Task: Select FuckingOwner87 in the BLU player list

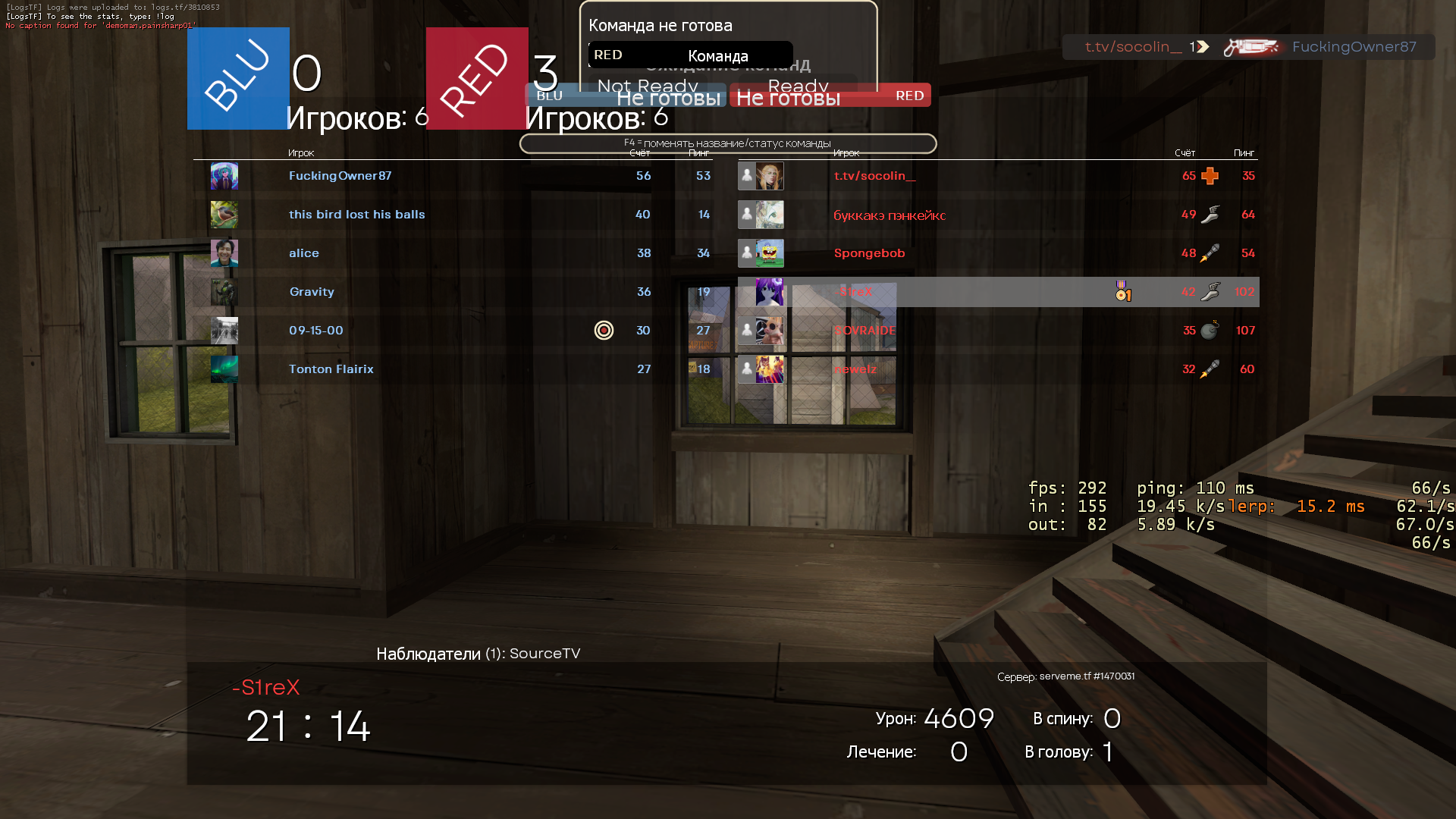Action: 340,176
